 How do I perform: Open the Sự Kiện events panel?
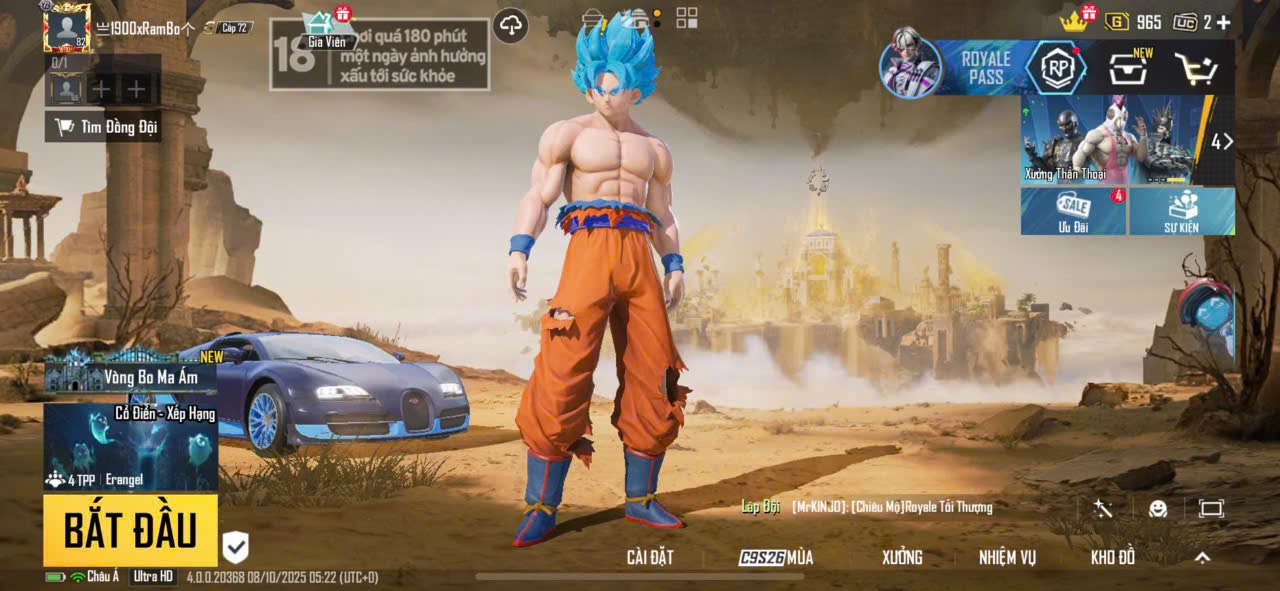pyautogui.click(x=1181, y=211)
